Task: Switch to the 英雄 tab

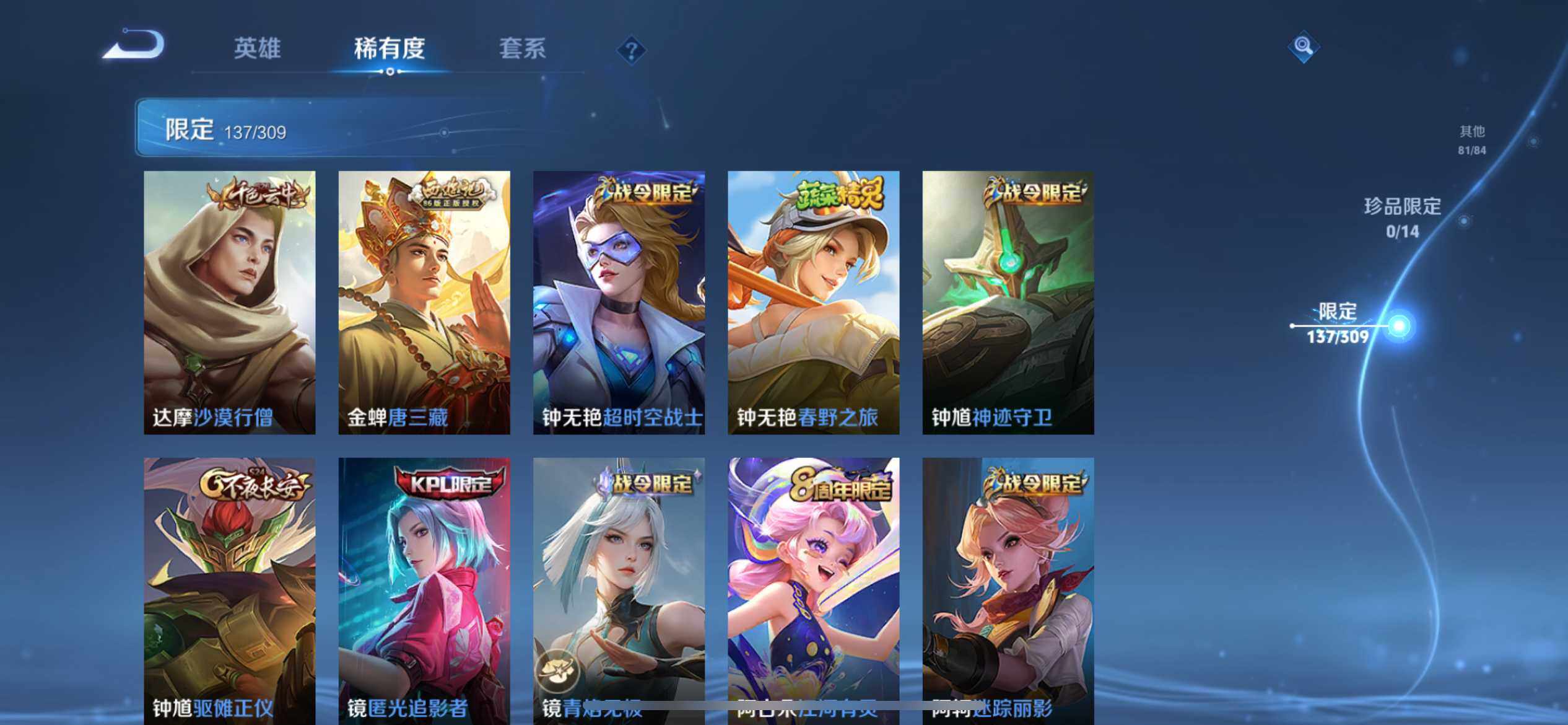Action: point(257,48)
